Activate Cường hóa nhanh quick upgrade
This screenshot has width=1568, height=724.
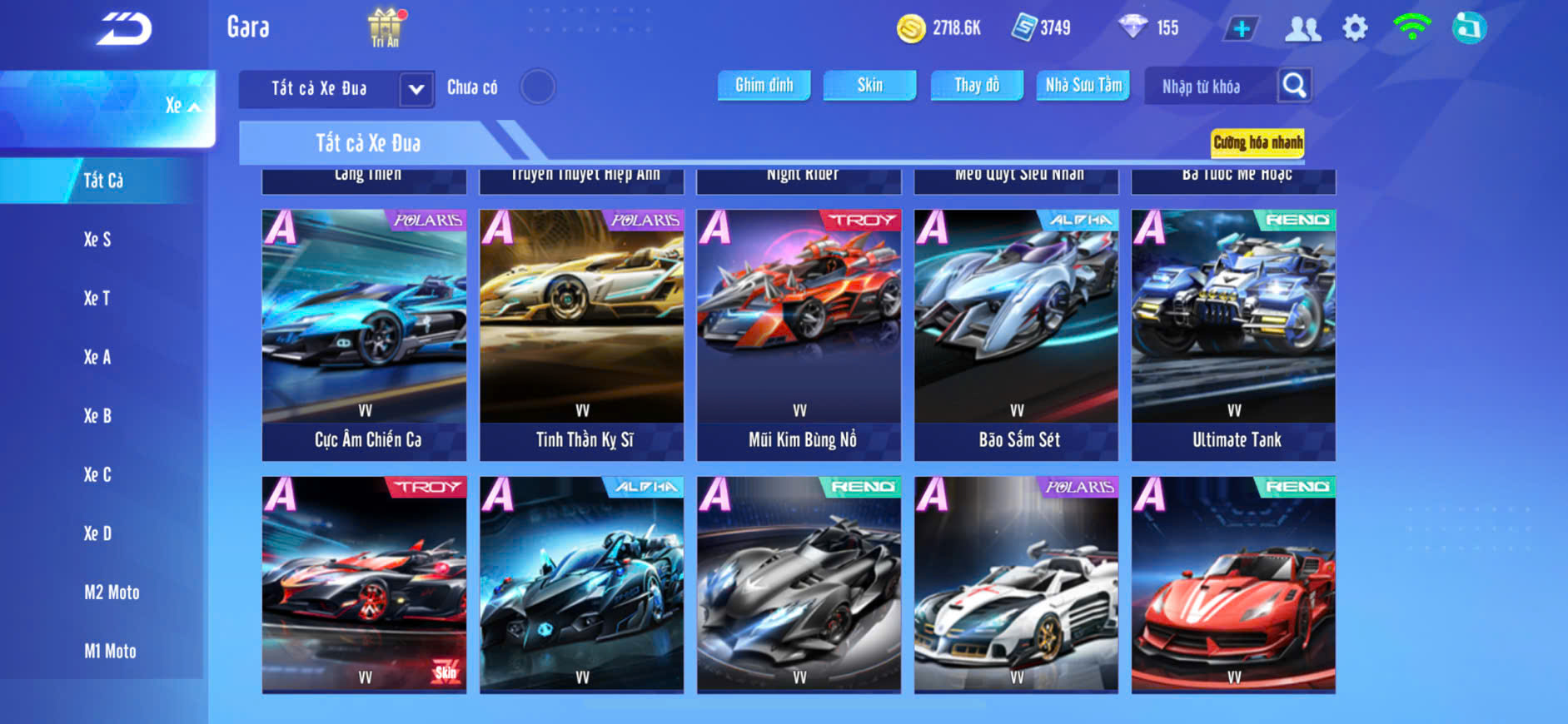click(x=1257, y=142)
